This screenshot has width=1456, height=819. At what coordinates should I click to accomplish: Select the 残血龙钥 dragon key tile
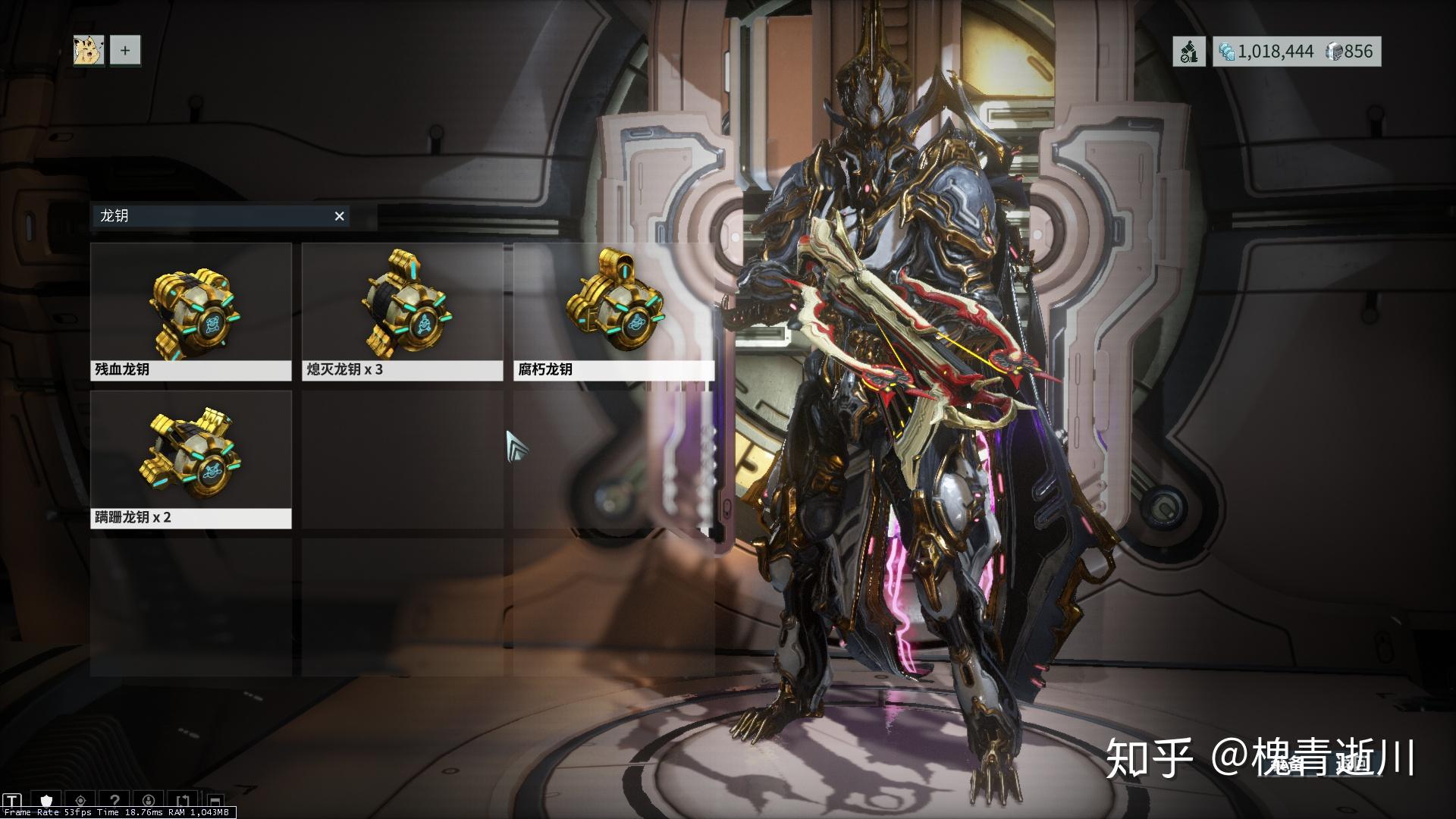191,312
